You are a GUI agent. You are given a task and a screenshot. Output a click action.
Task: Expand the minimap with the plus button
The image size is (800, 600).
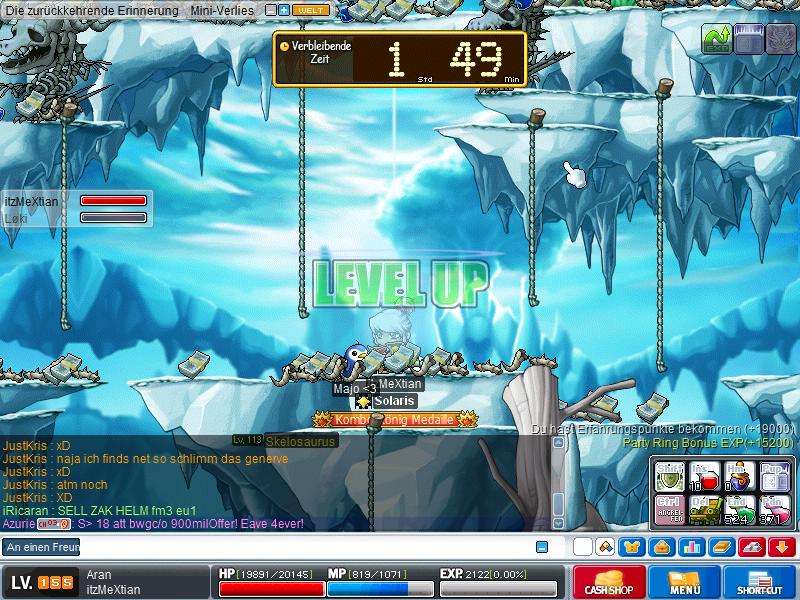pos(284,10)
